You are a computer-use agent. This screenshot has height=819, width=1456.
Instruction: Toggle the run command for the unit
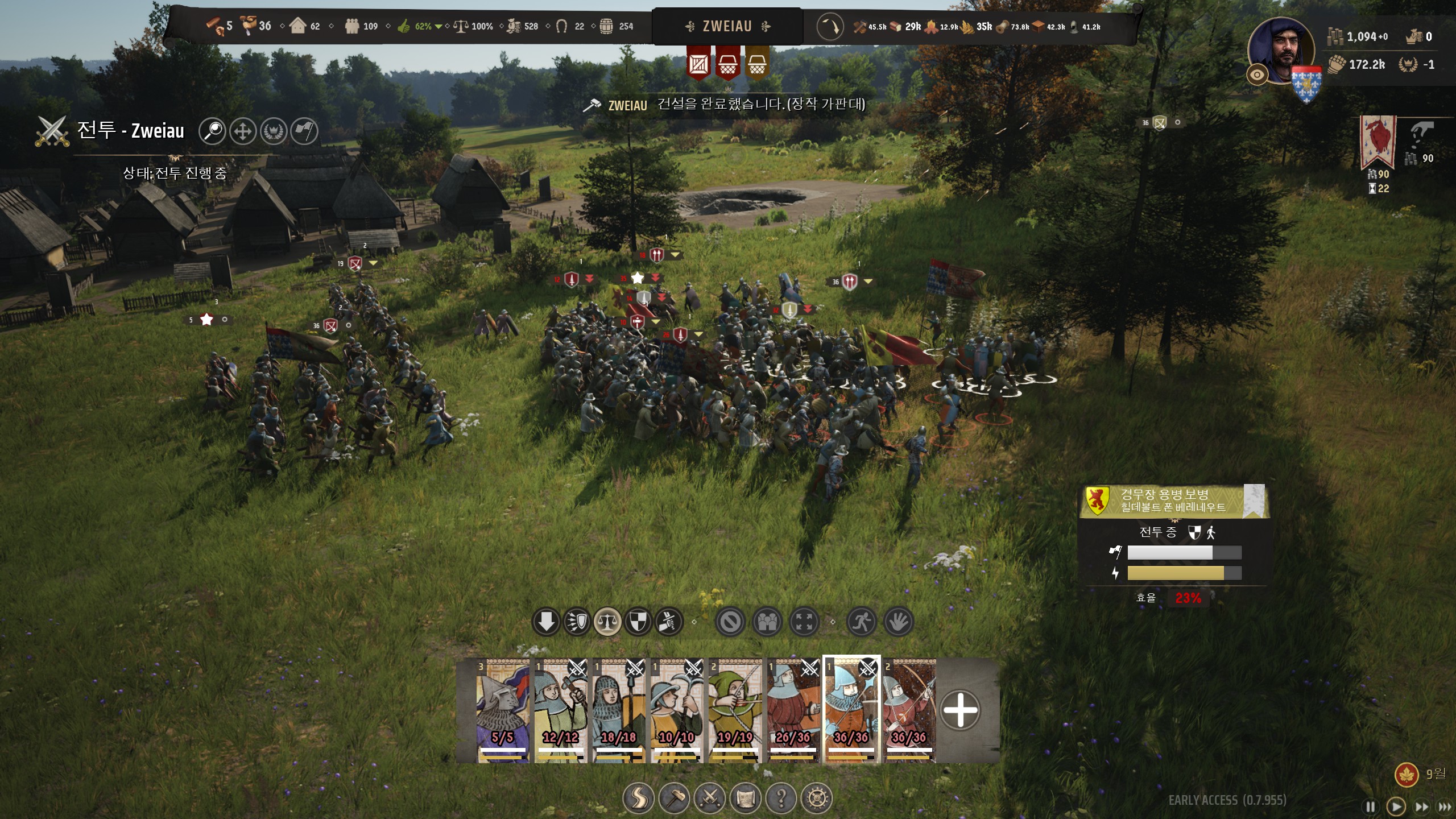pos(861,622)
